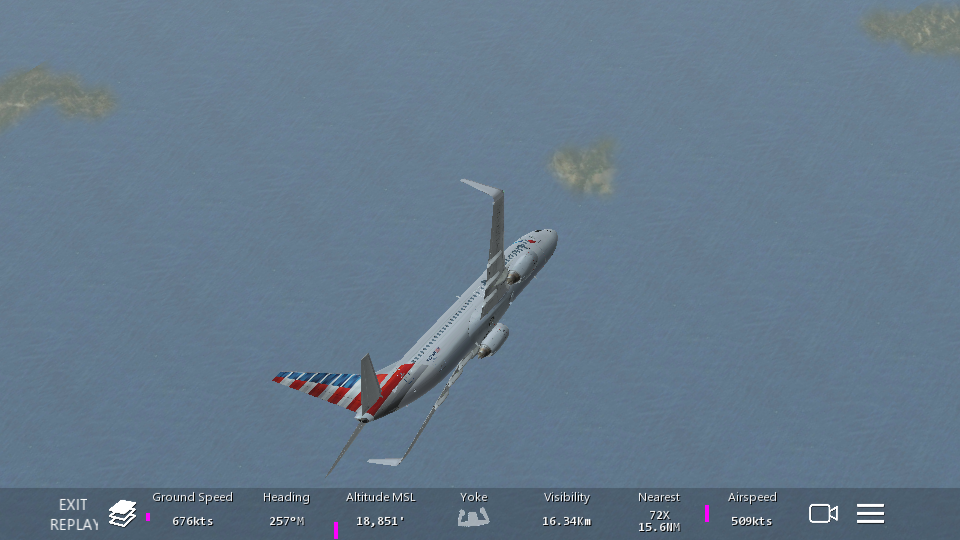Tap the Altitude MSL panel
Screen dimensions: 960x540
tap(380, 510)
